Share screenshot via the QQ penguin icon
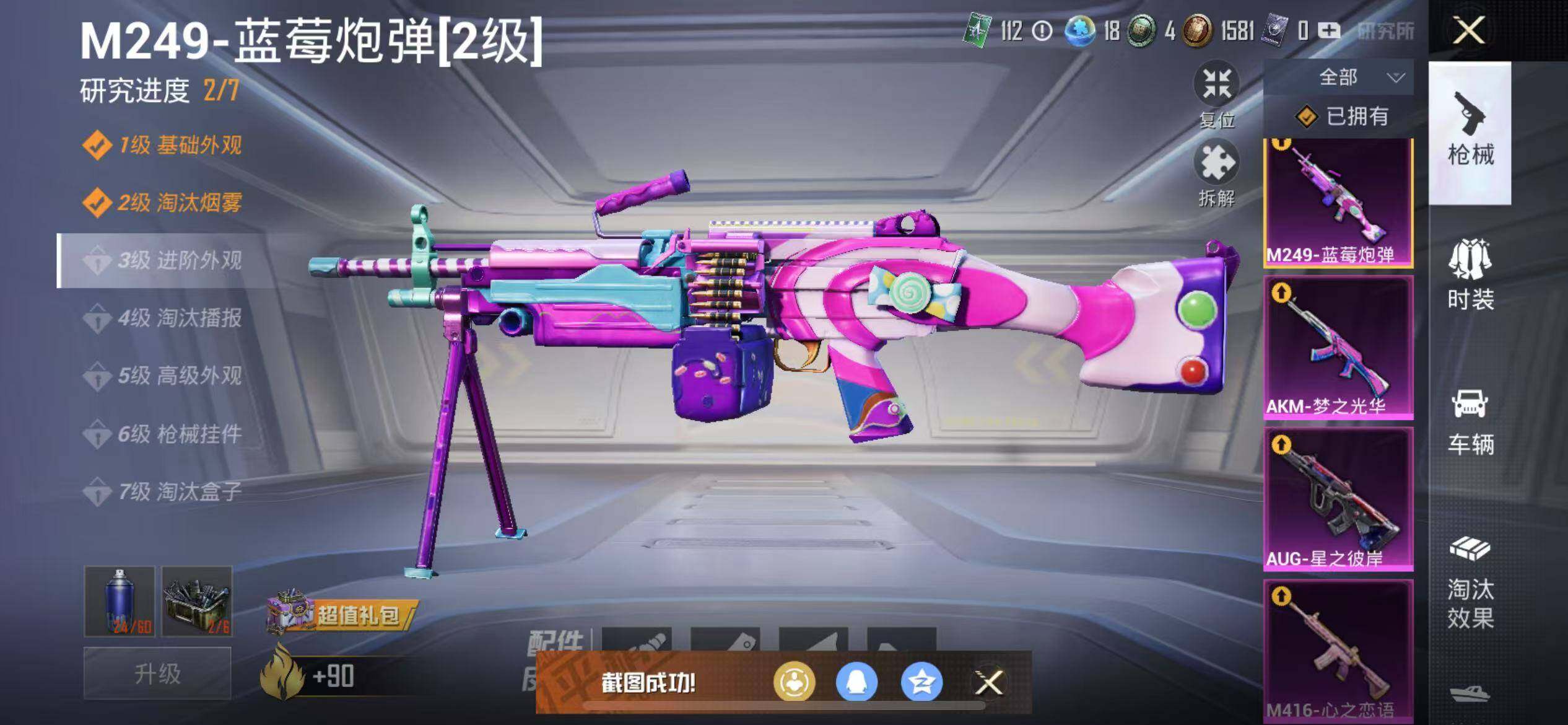Viewport: 1568px width, 725px height. click(x=856, y=683)
